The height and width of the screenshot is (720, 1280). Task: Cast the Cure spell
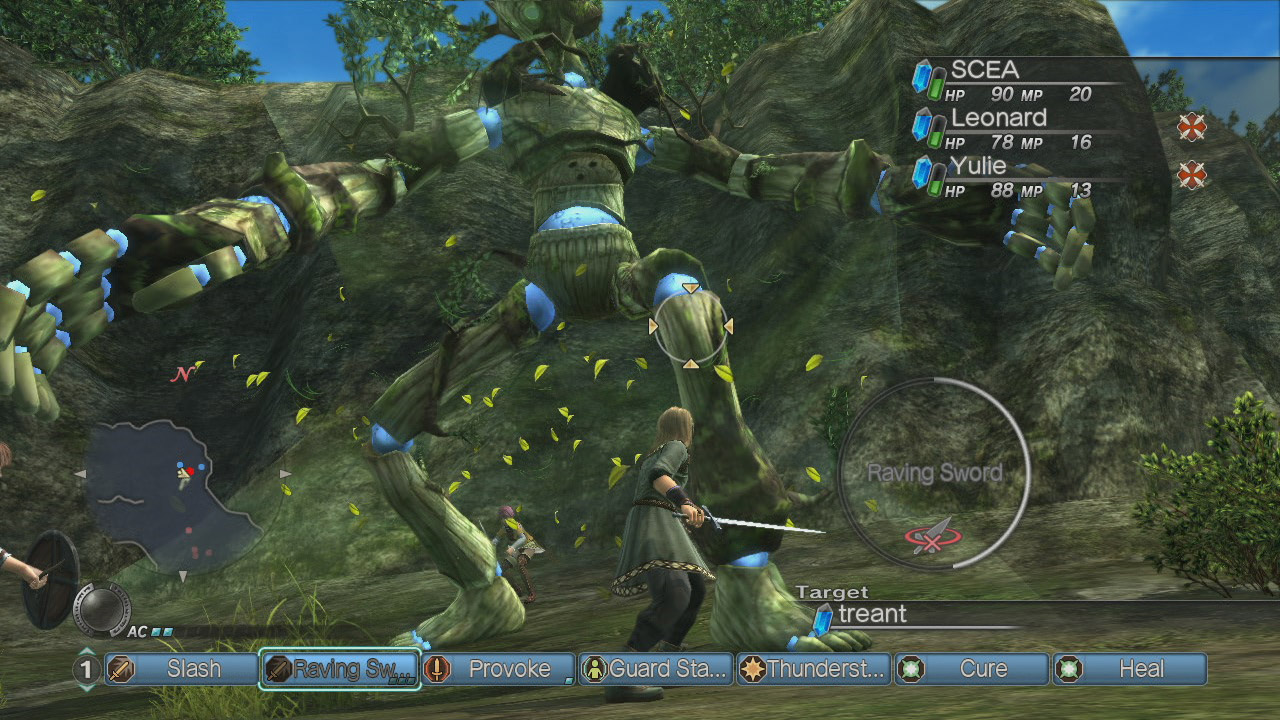coord(972,669)
